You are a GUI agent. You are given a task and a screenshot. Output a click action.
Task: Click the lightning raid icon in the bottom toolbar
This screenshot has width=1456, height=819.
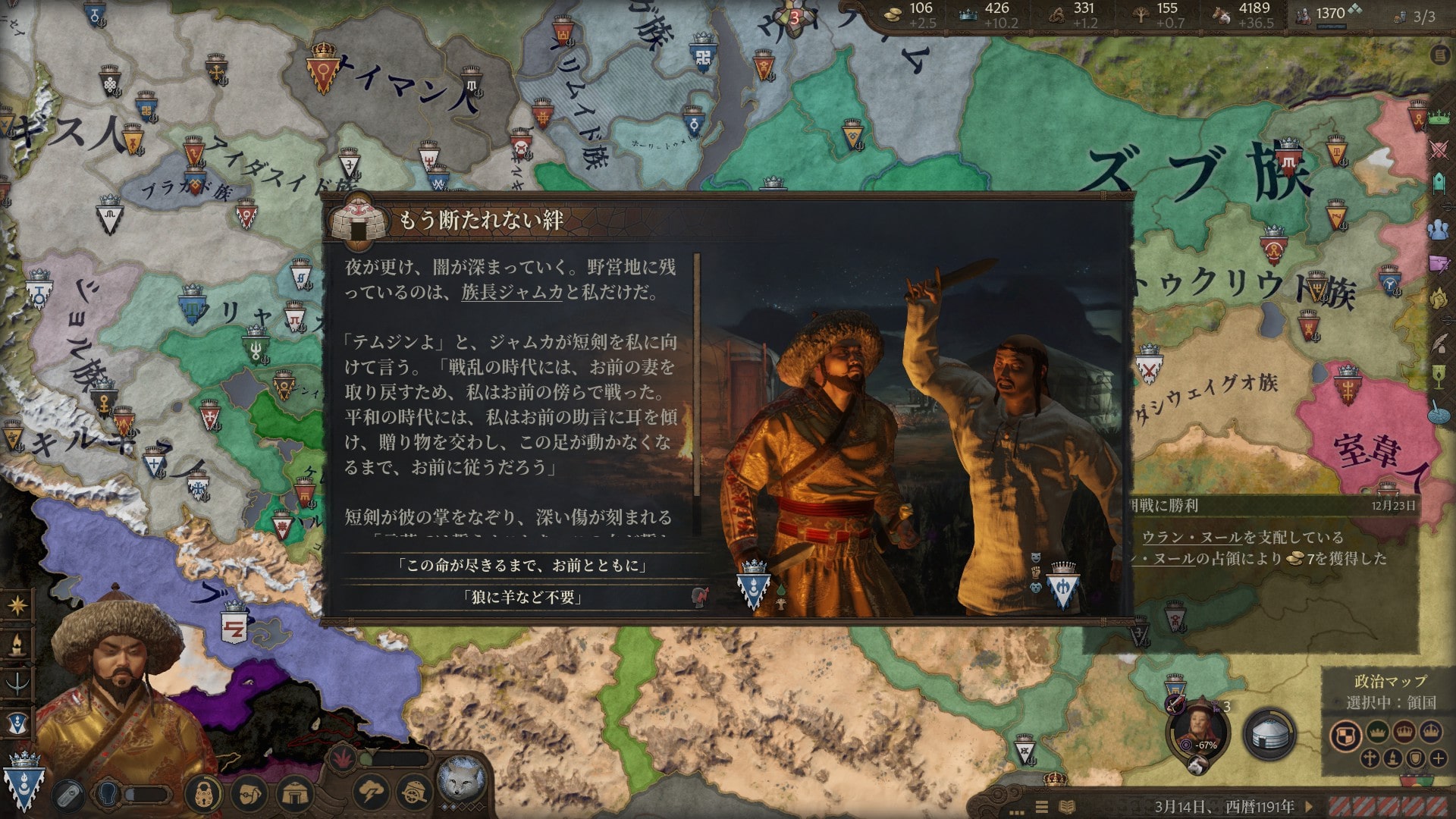click(371, 792)
